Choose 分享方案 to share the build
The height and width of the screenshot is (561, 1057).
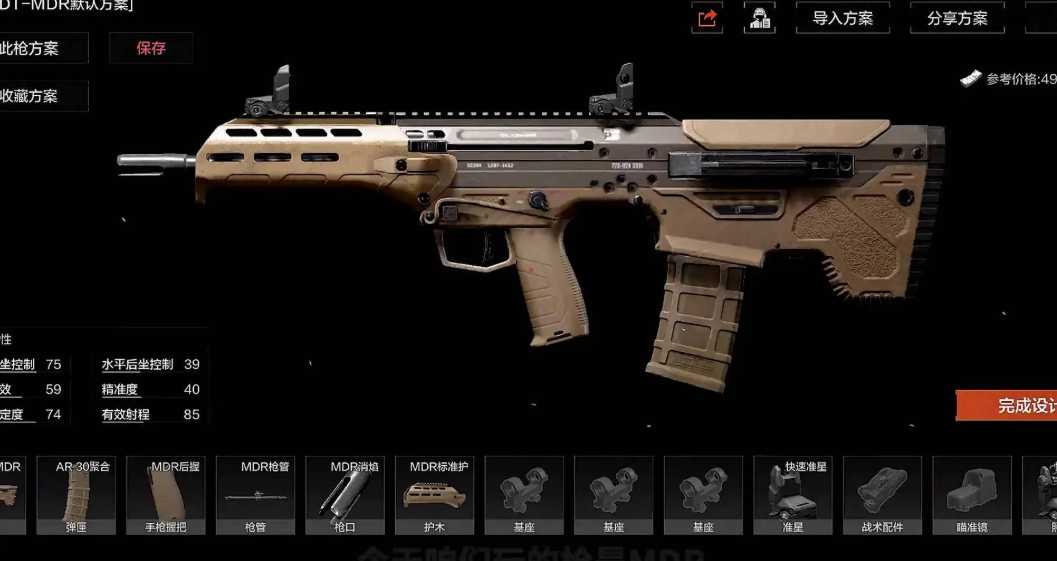pos(957,18)
